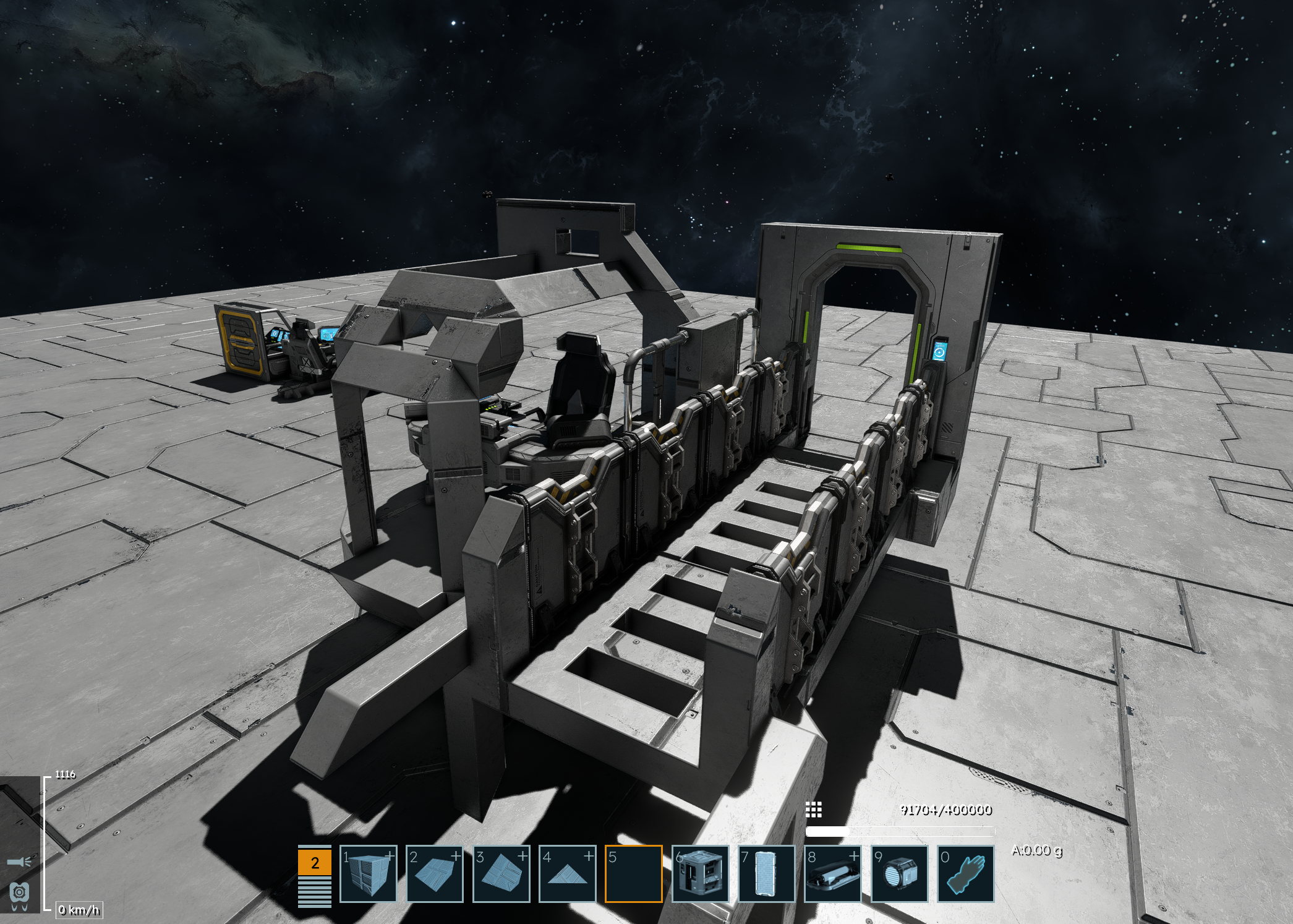Image resolution: width=1293 pixels, height=924 pixels.
Task: Select the machine cube block in slot 6
Action: 700,873
